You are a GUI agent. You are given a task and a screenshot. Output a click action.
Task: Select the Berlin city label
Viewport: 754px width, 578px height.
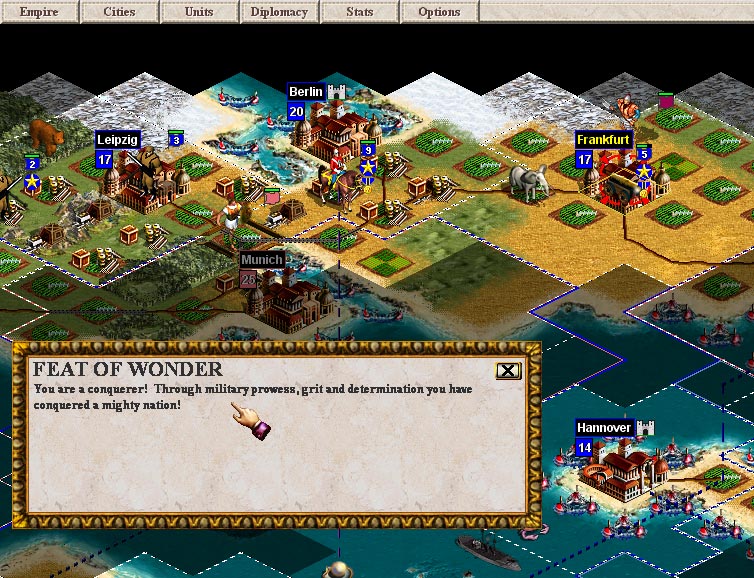pos(305,92)
